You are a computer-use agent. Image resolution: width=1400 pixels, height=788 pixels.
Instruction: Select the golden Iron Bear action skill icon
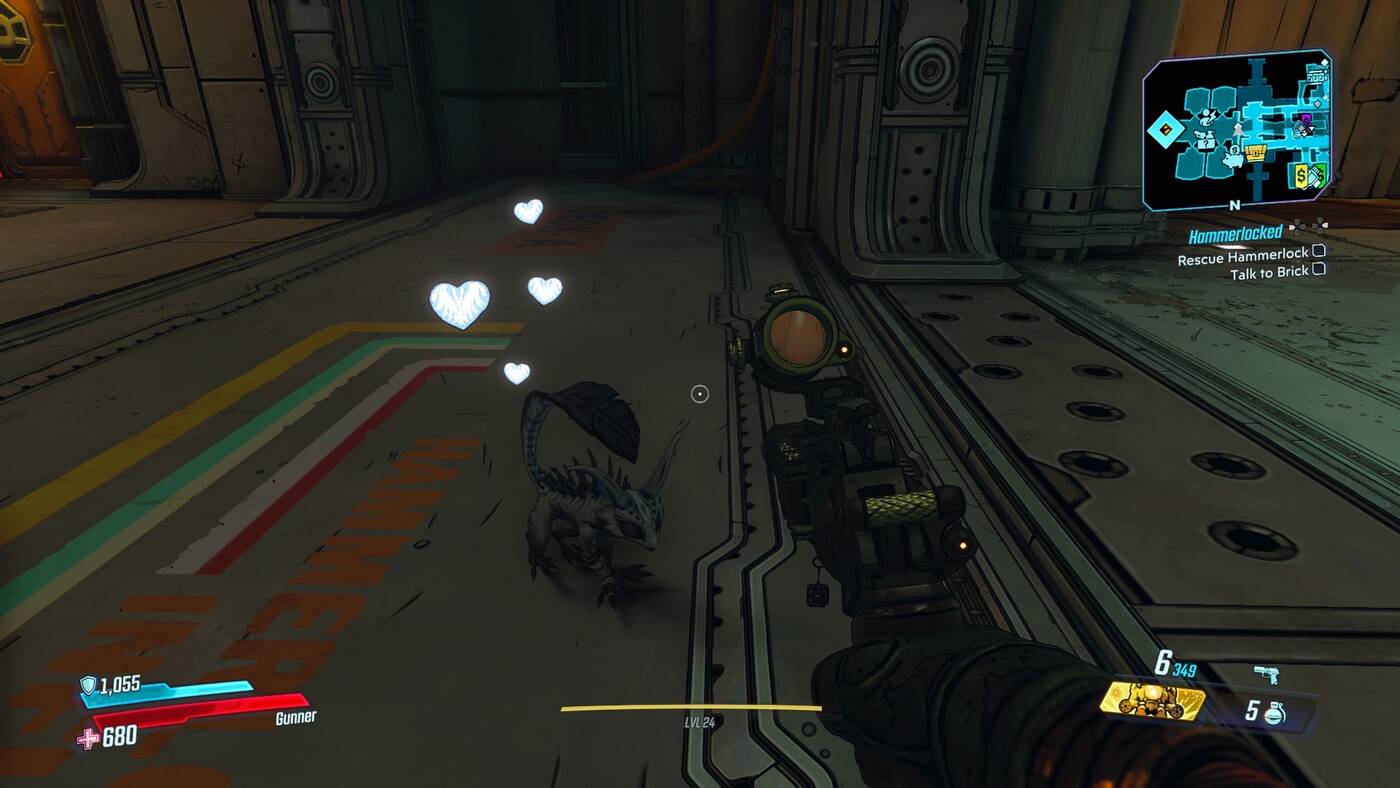point(1151,700)
